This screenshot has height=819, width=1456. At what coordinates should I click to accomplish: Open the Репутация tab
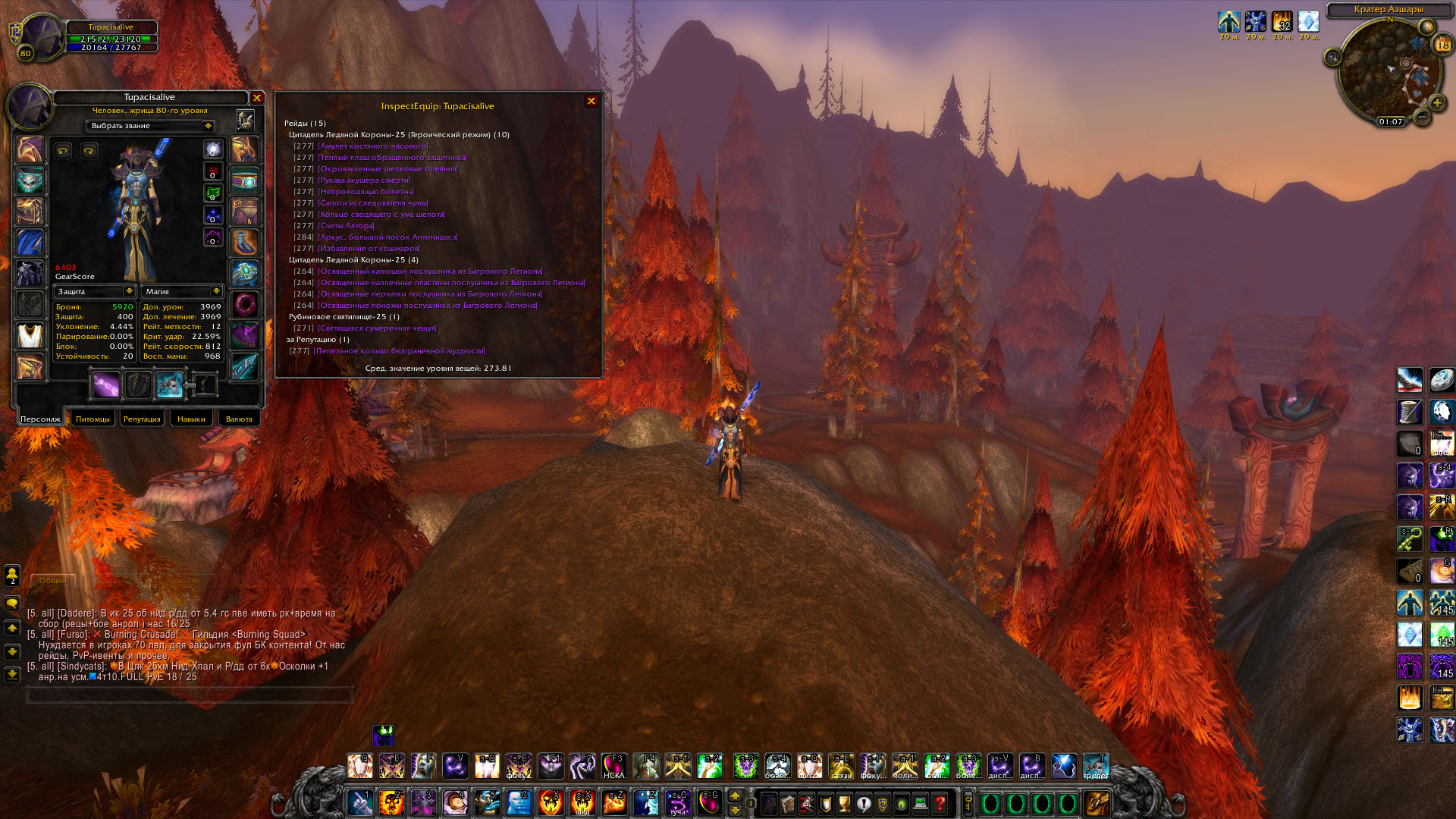tap(142, 419)
